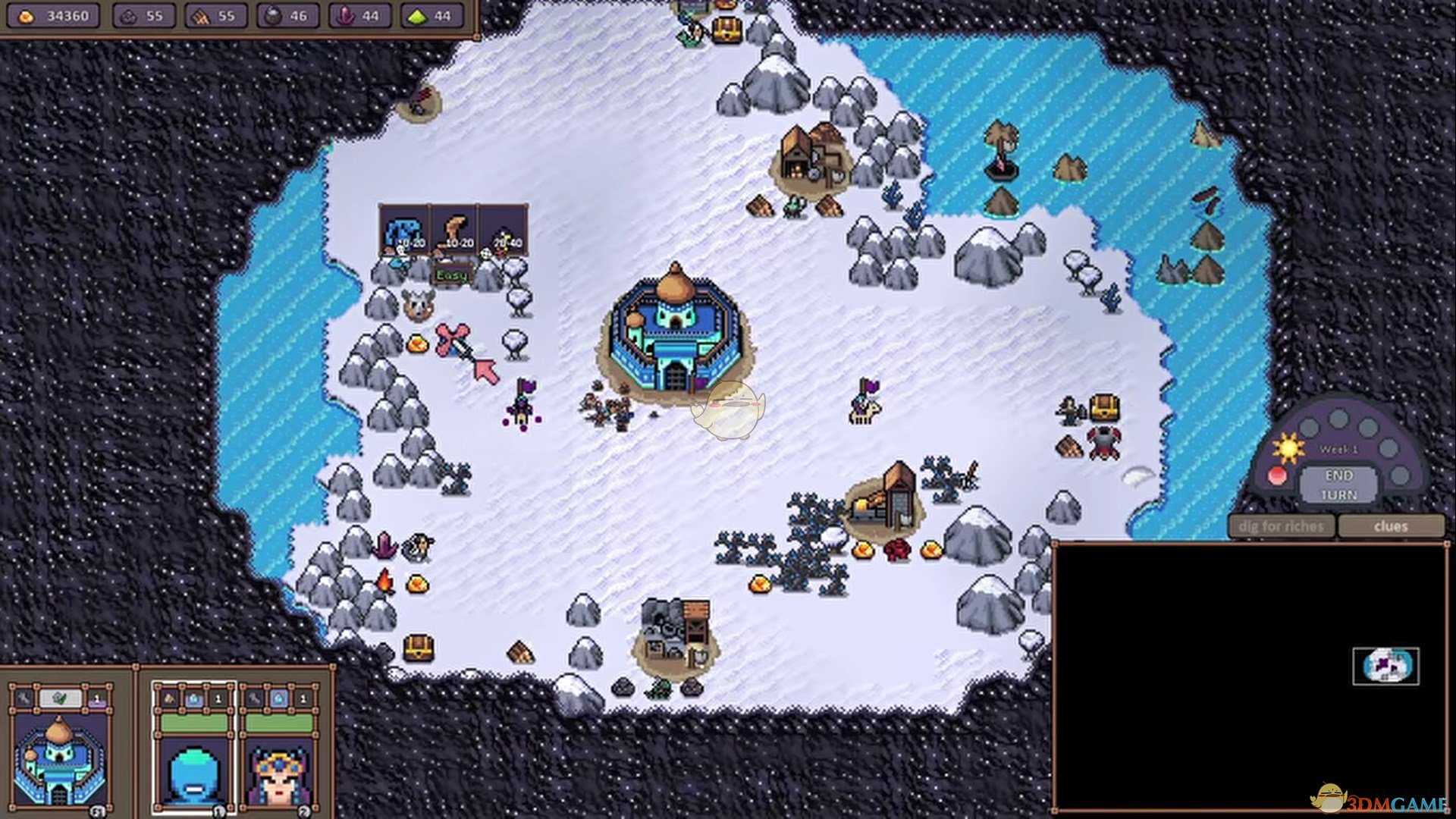The image size is (1456, 819).
Task: Click the red gem beside End Turn
Action: [x=1278, y=476]
